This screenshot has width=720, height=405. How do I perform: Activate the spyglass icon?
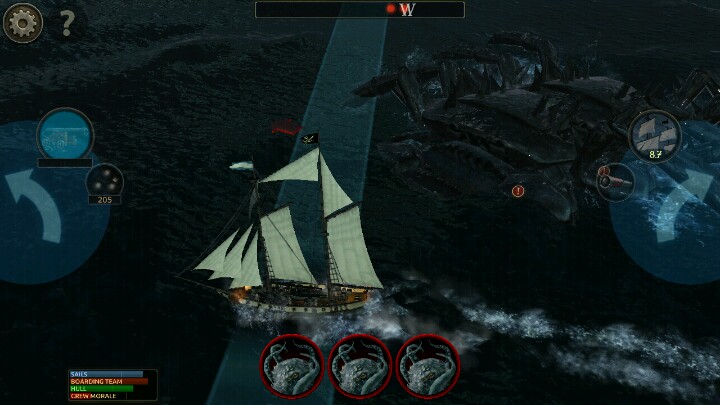(x=65, y=134)
